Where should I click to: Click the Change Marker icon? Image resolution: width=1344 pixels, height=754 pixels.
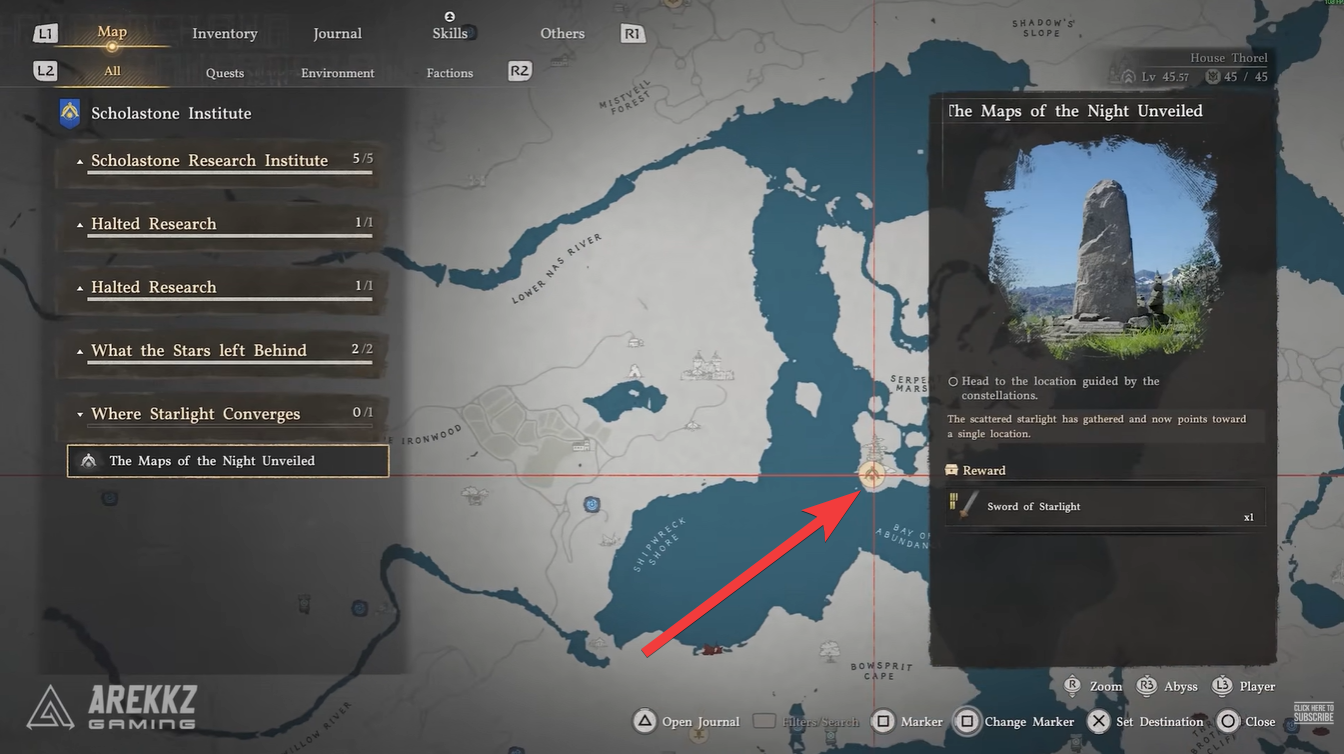tap(967, 720)
